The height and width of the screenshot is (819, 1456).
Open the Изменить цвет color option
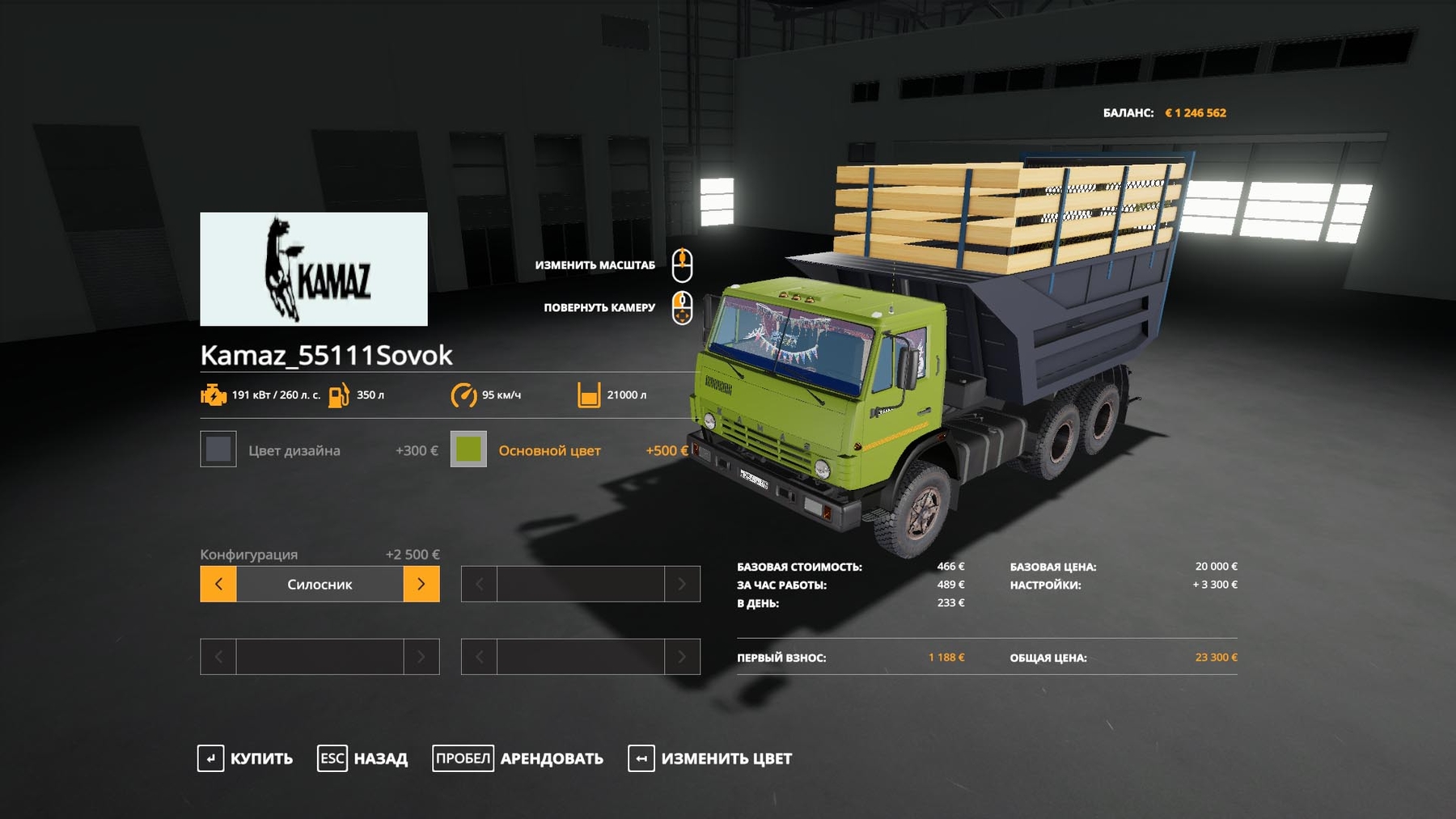(x=709, y=758)
